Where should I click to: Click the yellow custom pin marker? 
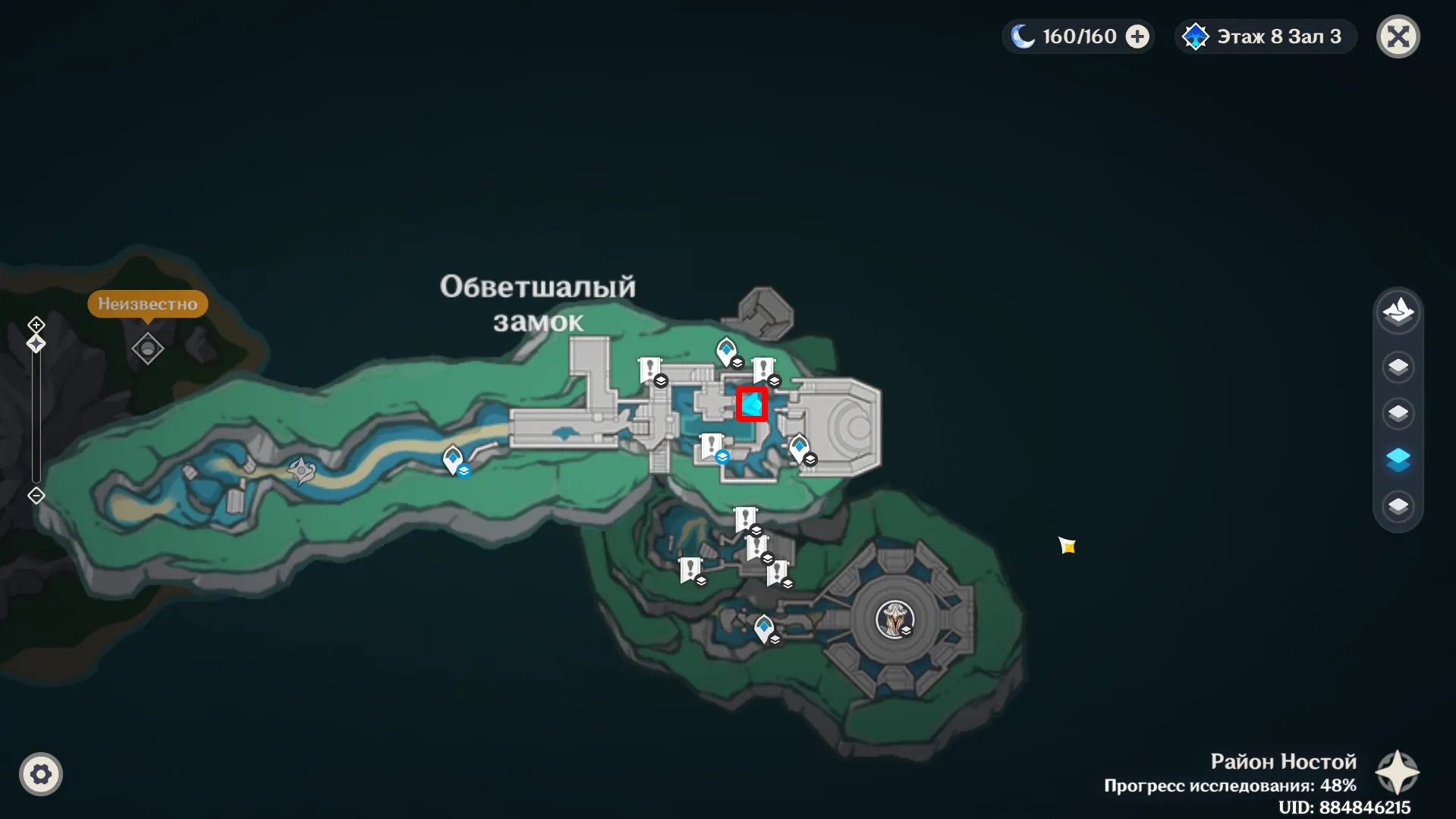pyautogui.click(x=1067, y=545)
